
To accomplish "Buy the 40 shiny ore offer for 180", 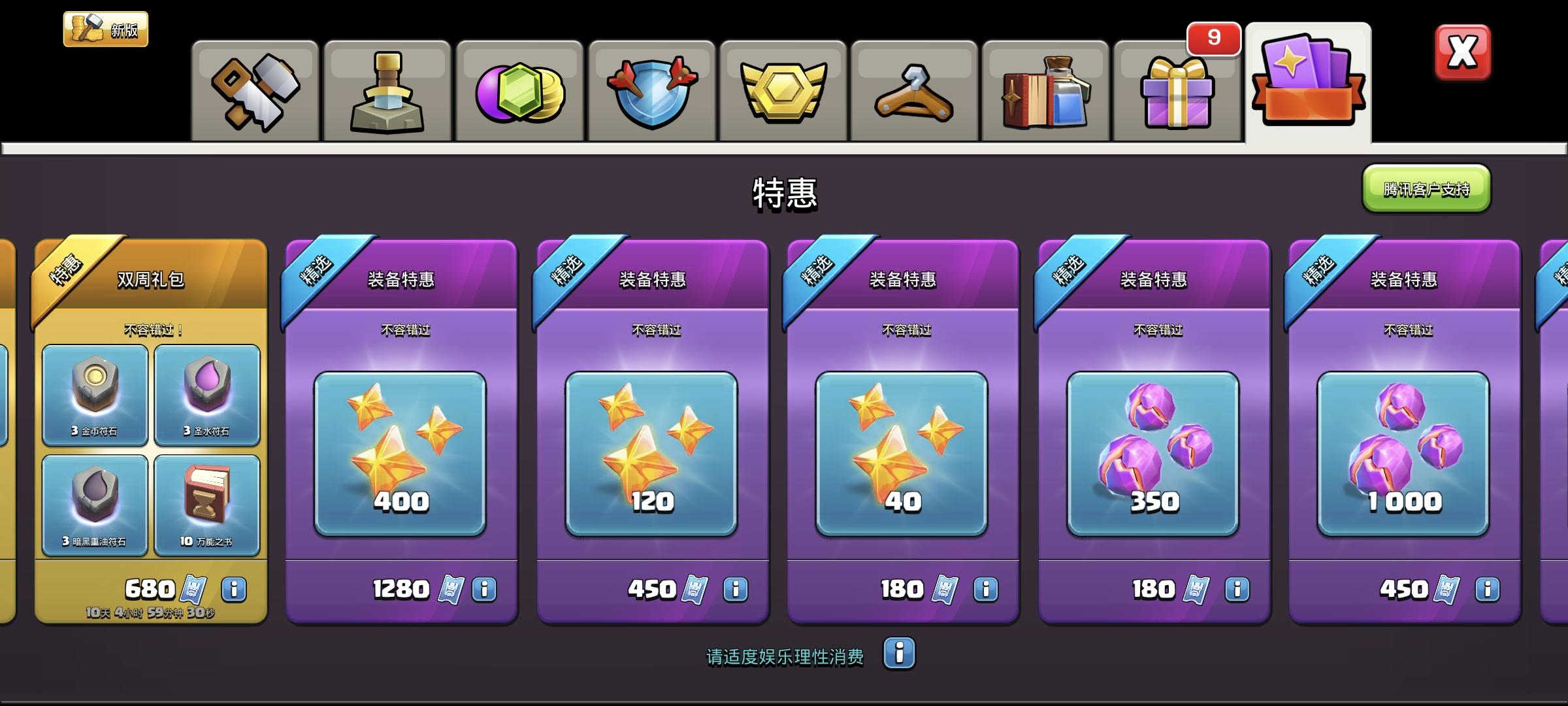I will pos(900,588).
